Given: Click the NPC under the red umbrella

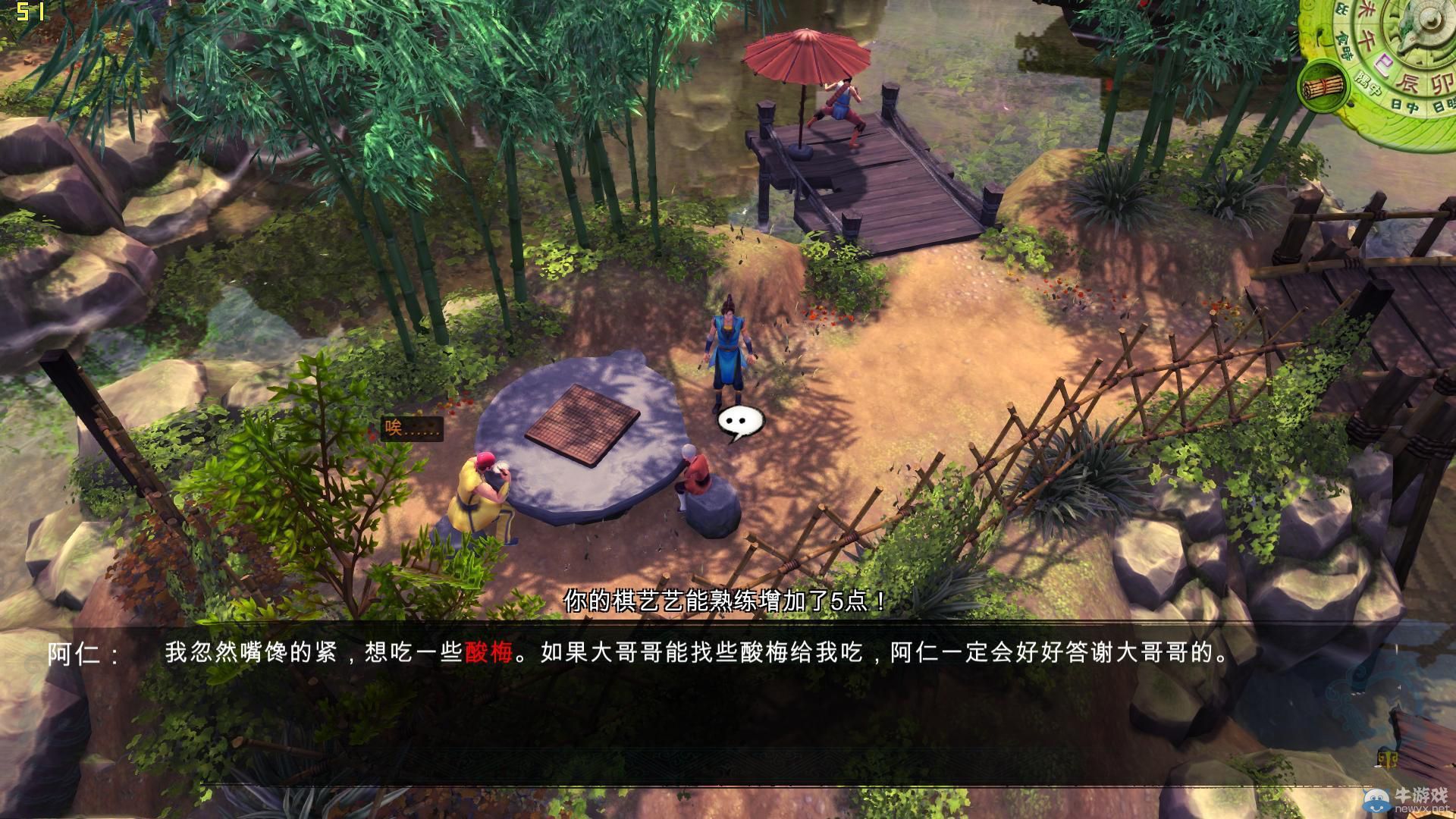Looking at the screenshot, I should click(842, 102).
